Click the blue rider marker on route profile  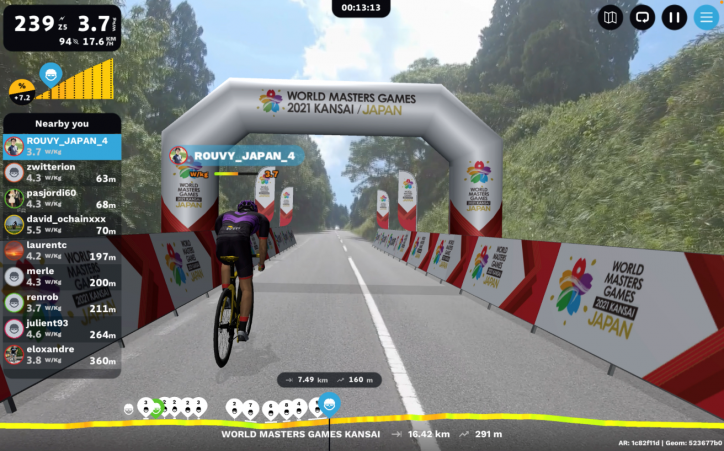(329, 404)
